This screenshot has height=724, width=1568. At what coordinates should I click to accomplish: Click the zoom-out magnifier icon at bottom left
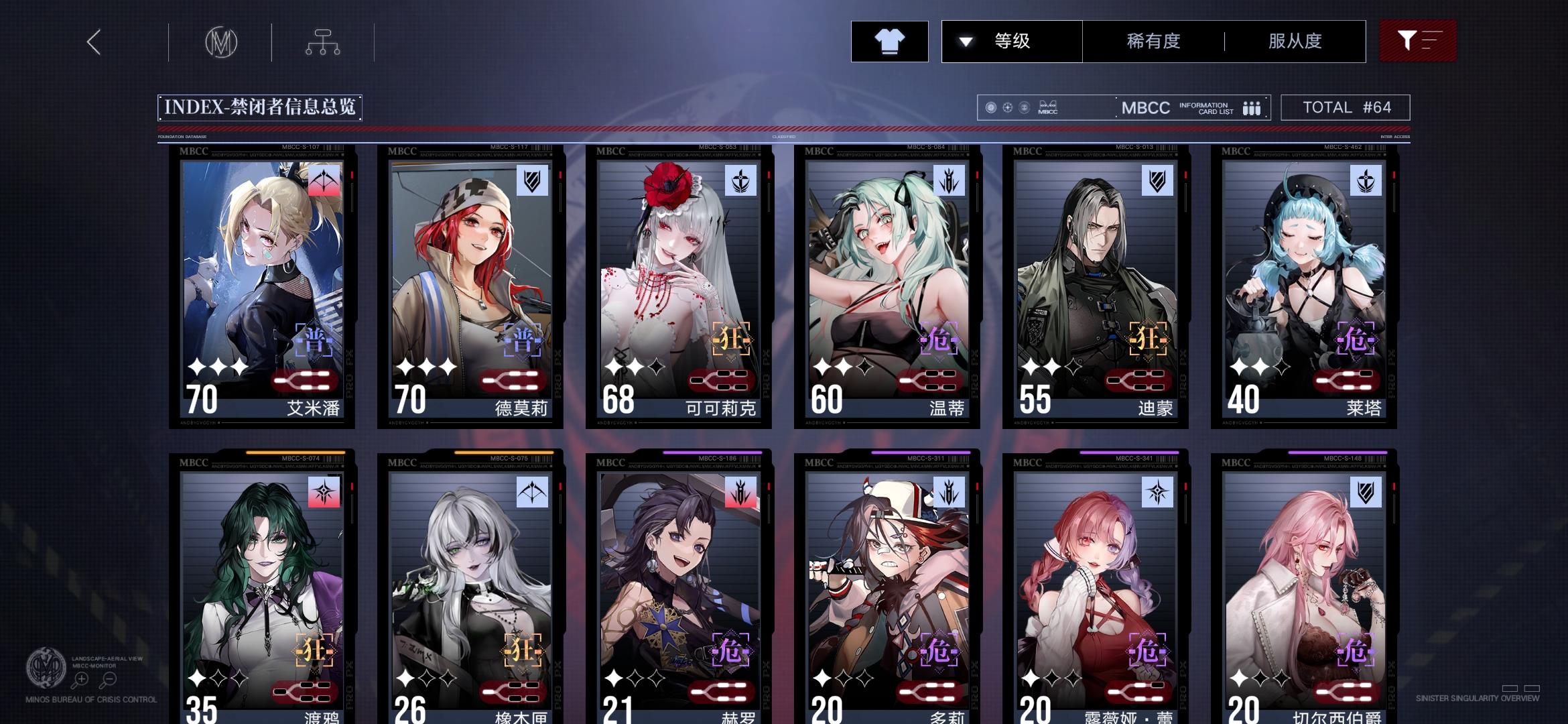(109, 680)
